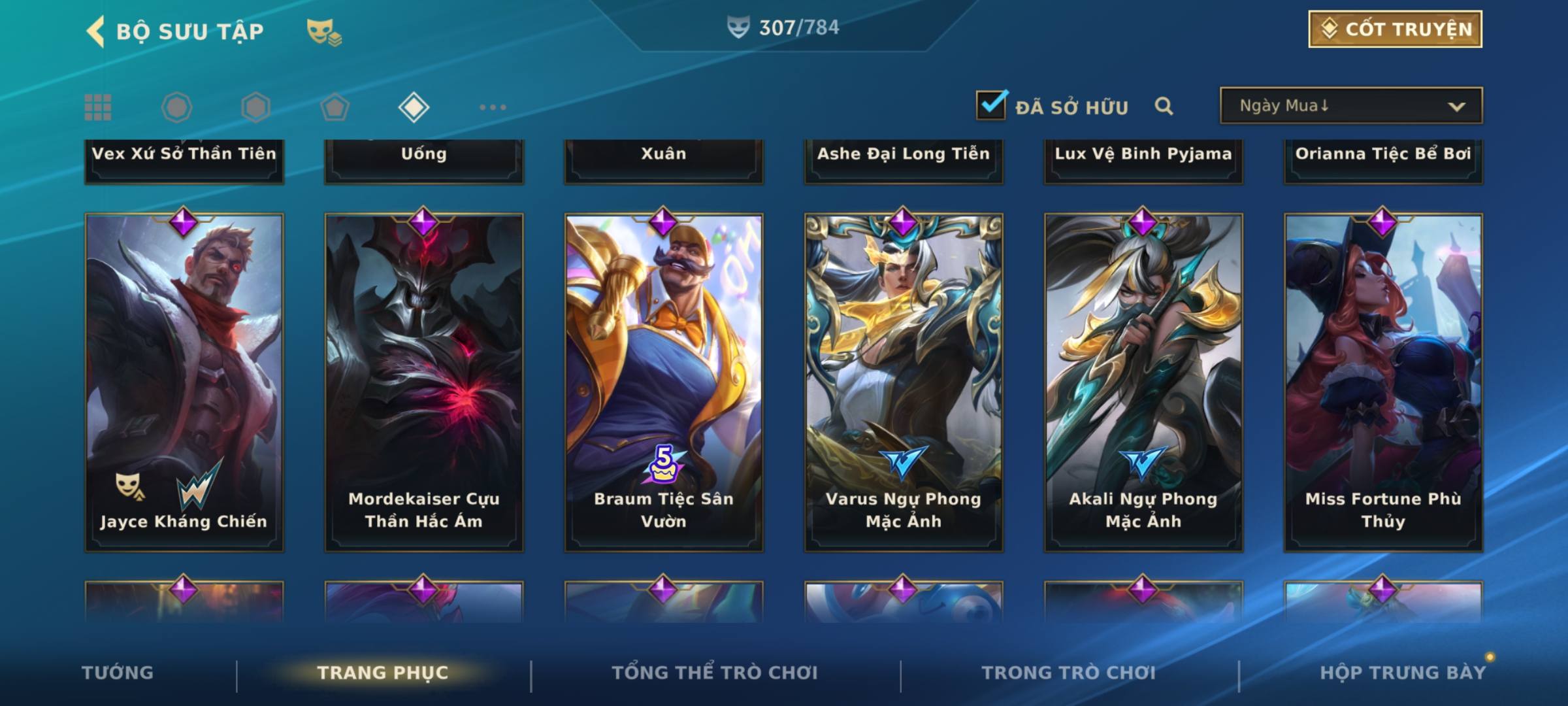
Task: Go back from Bộ Sưu Tập
Action: tap(96, 31)
